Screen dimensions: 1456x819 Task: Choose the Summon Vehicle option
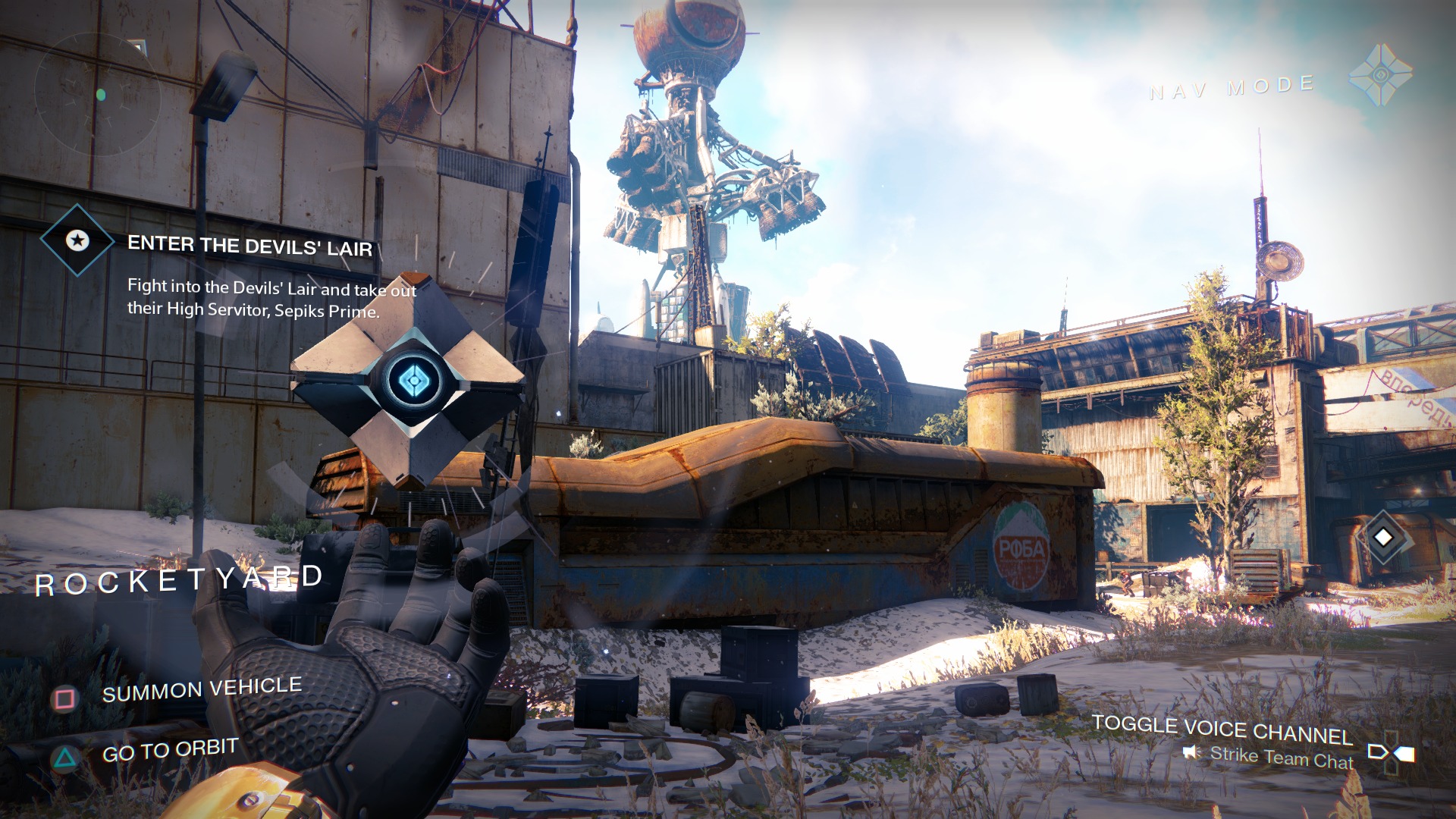(202, 689)
